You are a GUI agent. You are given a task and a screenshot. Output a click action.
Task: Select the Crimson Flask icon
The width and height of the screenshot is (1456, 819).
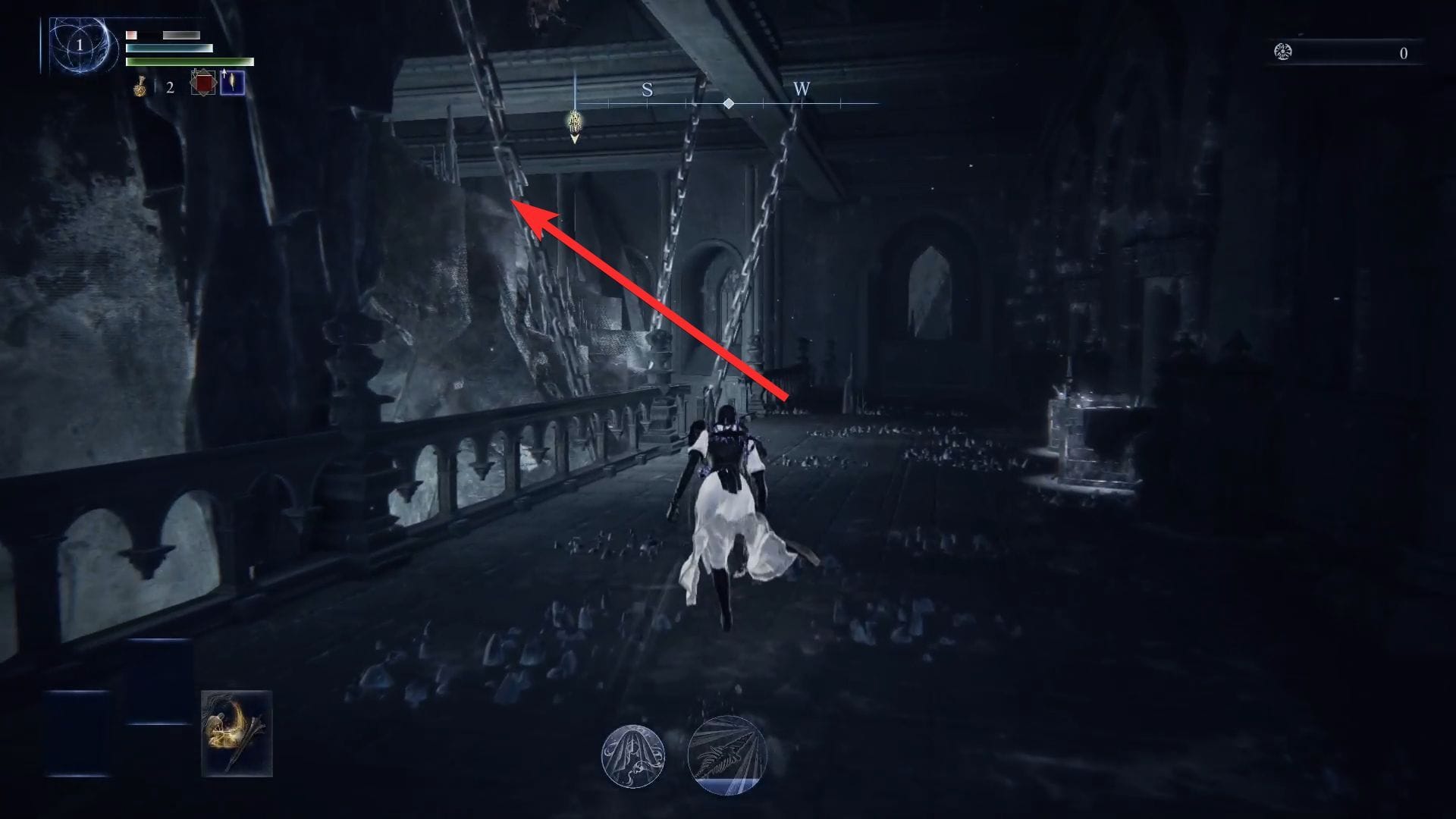140,86
